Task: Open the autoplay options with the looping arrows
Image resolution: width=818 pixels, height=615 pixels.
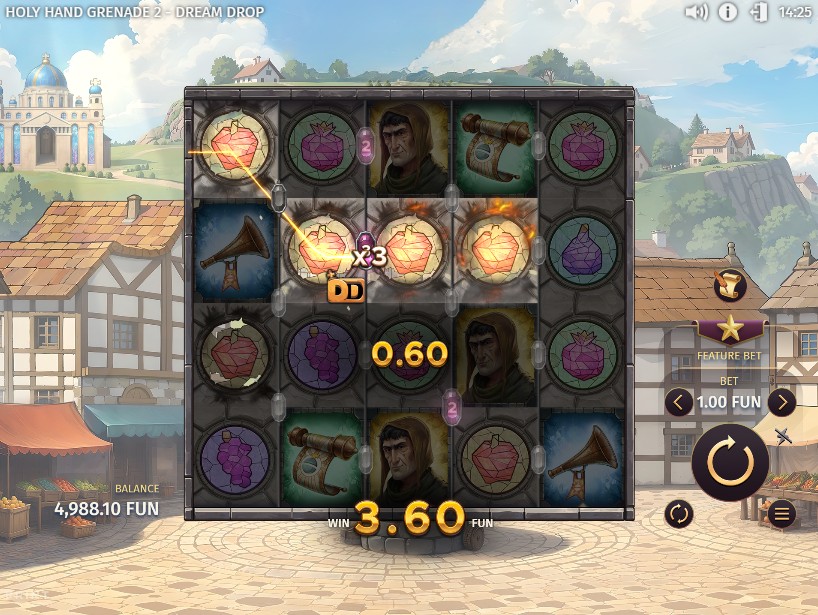Action: coord(679,514)
